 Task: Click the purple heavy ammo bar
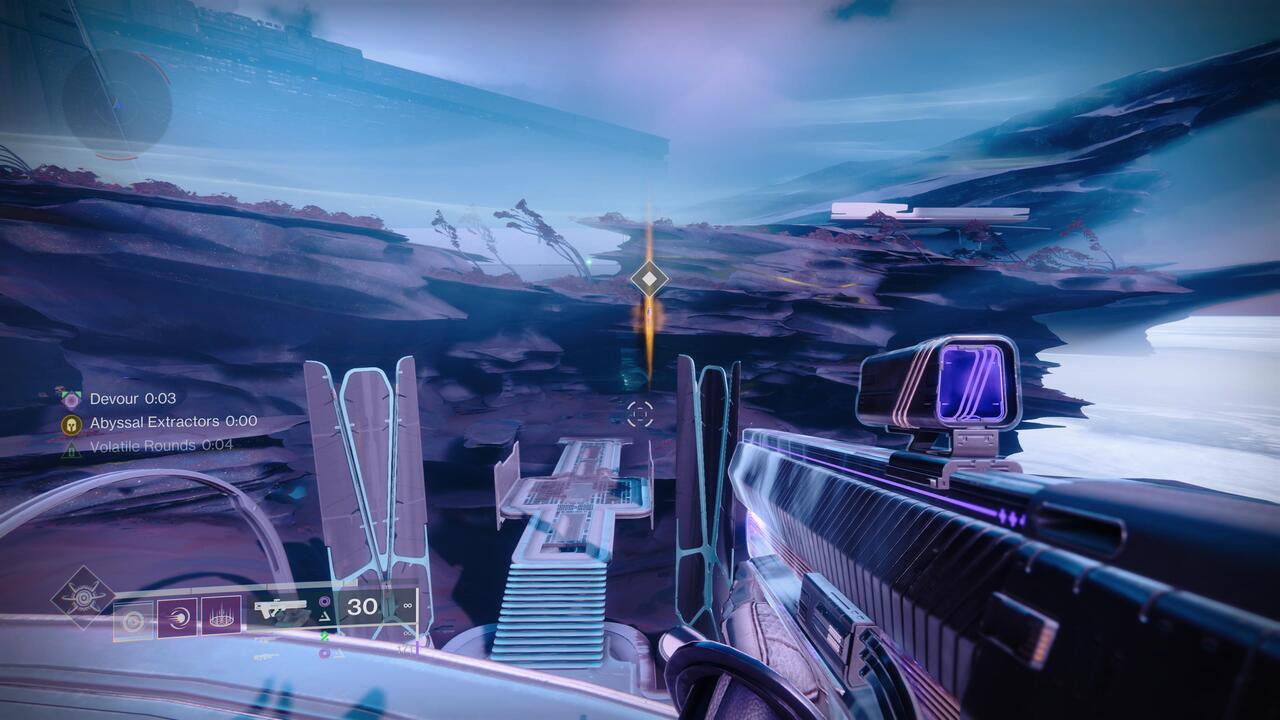point(418,646)
